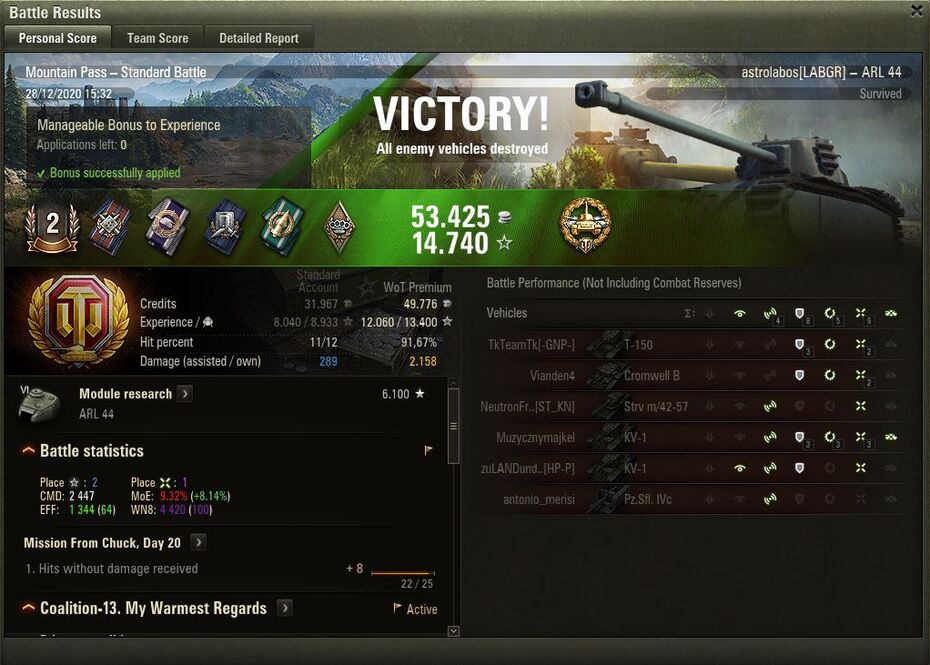930x665 pixels.
Task: Open ARL 44 Module research arrow
Action: (x=186, y=394)
